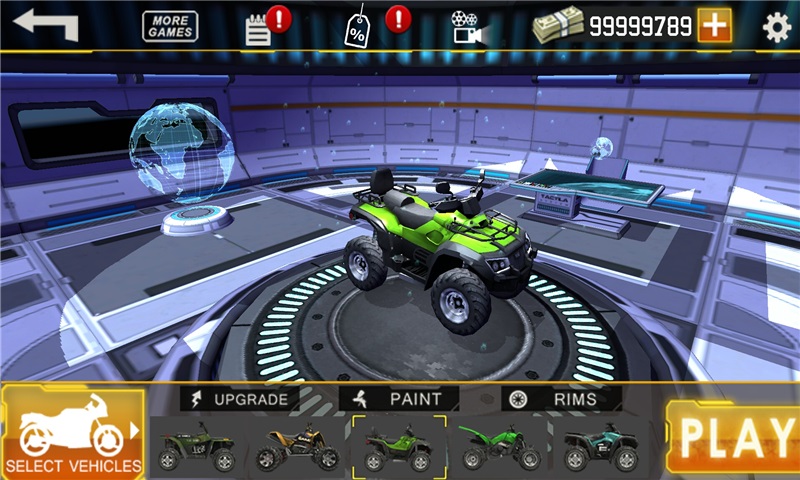Image resolution: width=800 pixels, height=480 pixels.
Task: Select the highlighted green ATV thumbnail
Action: (399, 447)
